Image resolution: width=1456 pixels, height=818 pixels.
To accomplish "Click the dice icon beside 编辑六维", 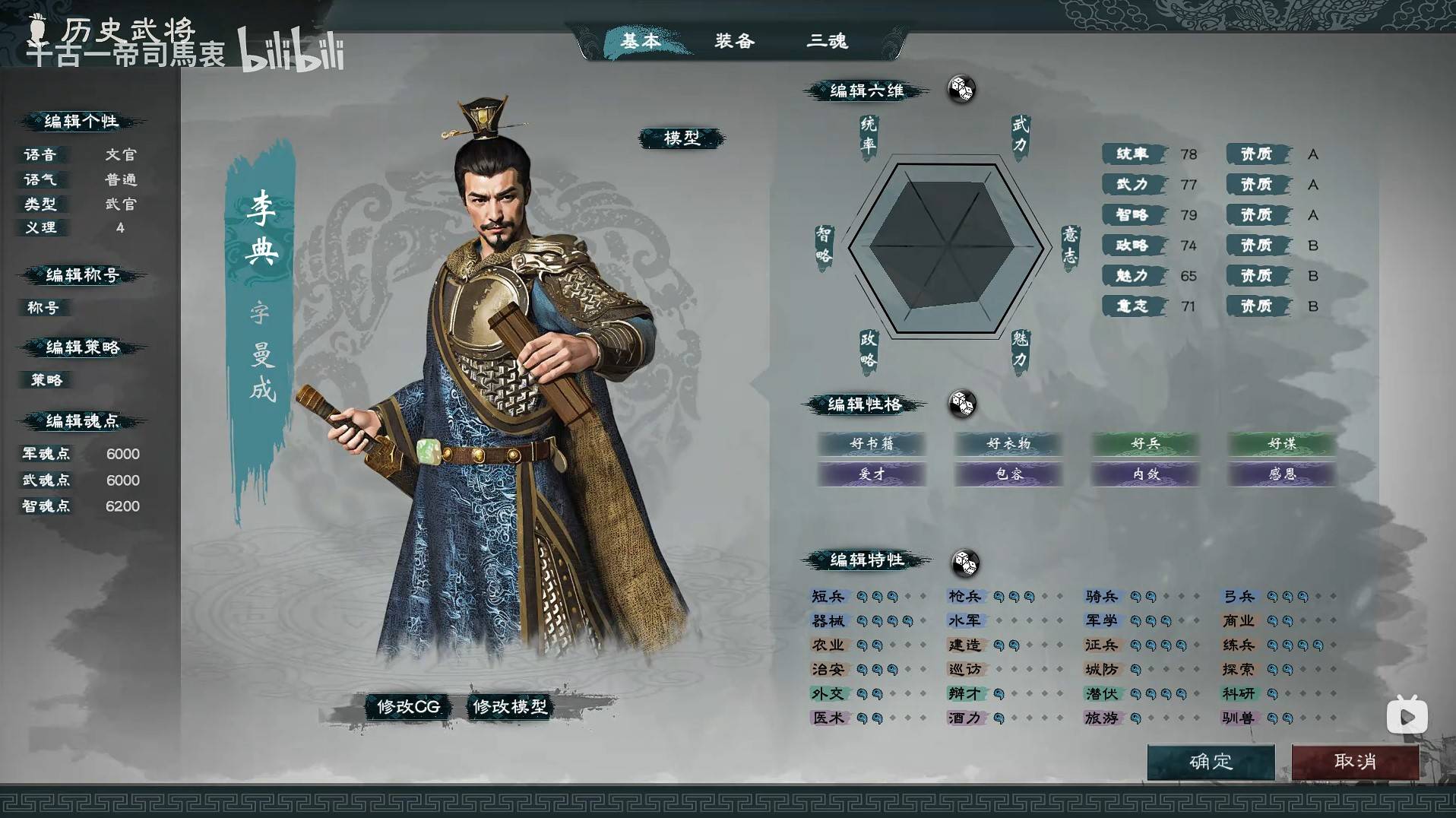I will [x=962, y=90].
